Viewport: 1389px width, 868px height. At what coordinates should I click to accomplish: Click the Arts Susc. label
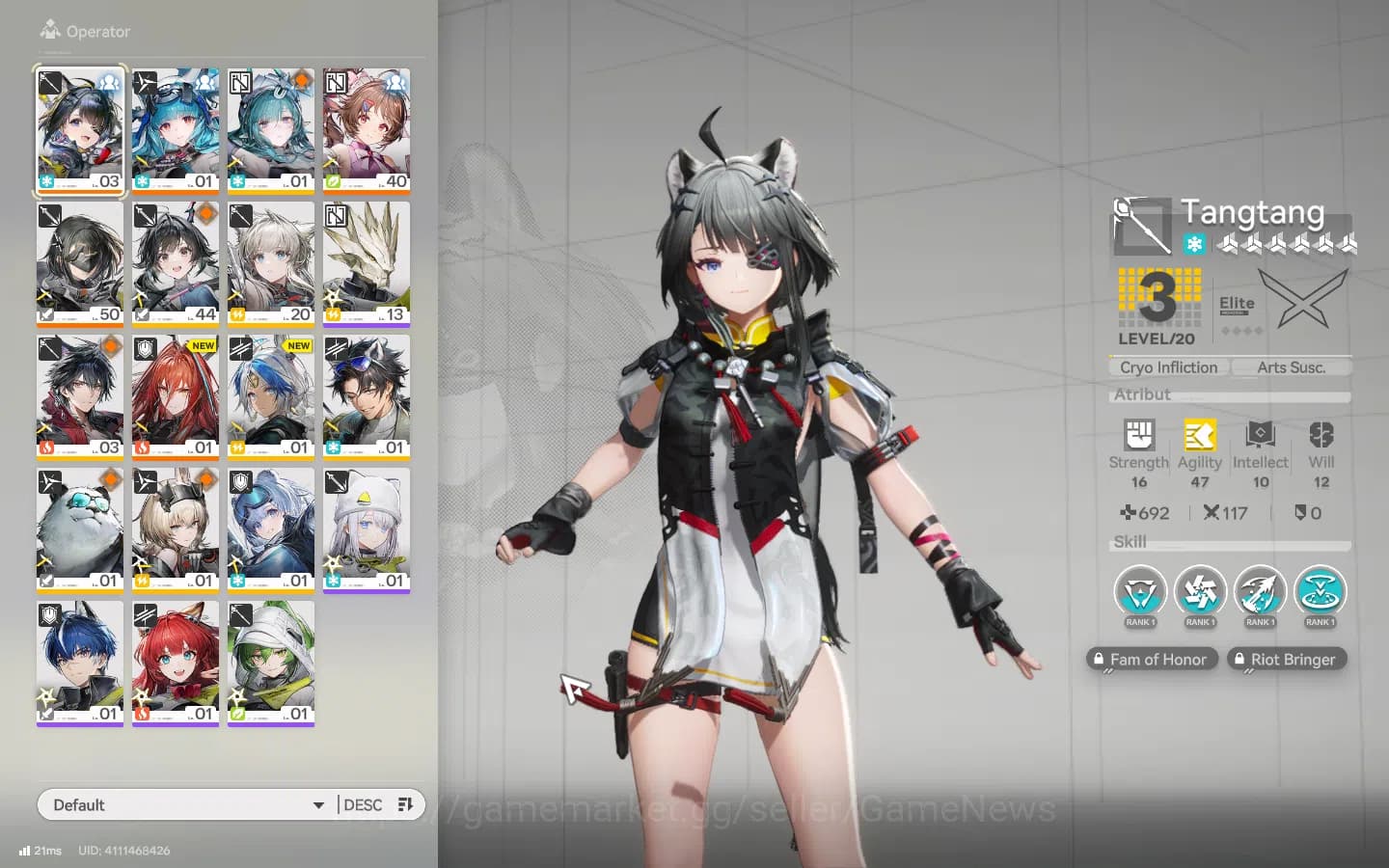click(x=1291, y=366)
